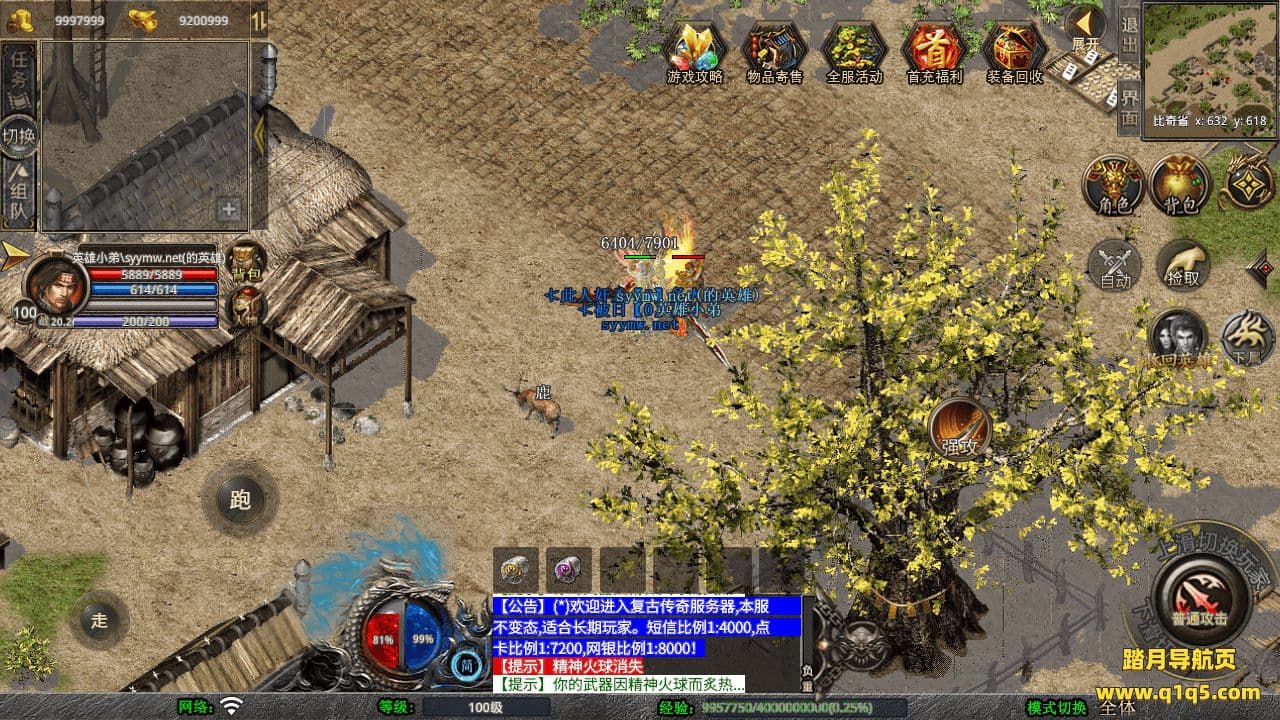Use the purple scroll in the hotbar
Viewport: 1280px width, 720px height.
tap(568, 570)
